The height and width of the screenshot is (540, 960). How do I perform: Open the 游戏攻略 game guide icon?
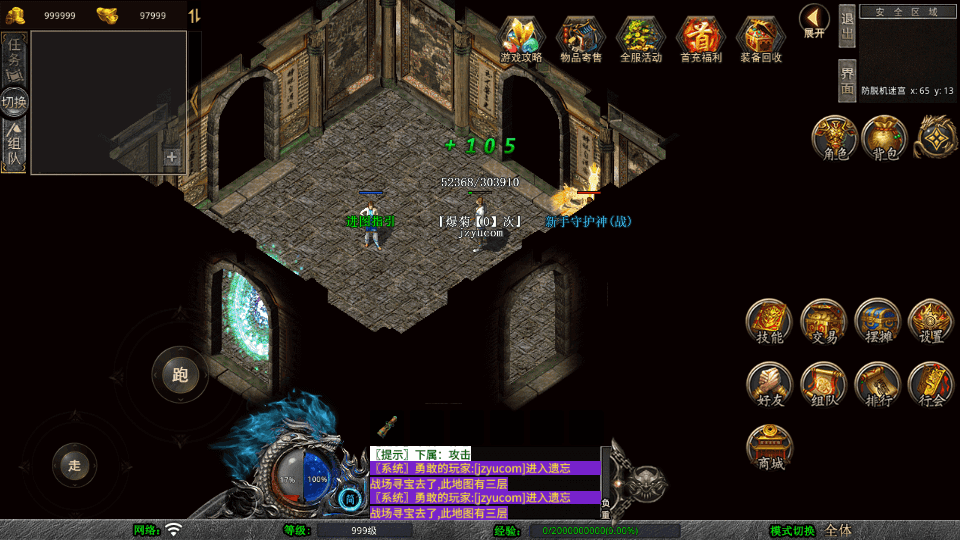pos(521,38)
